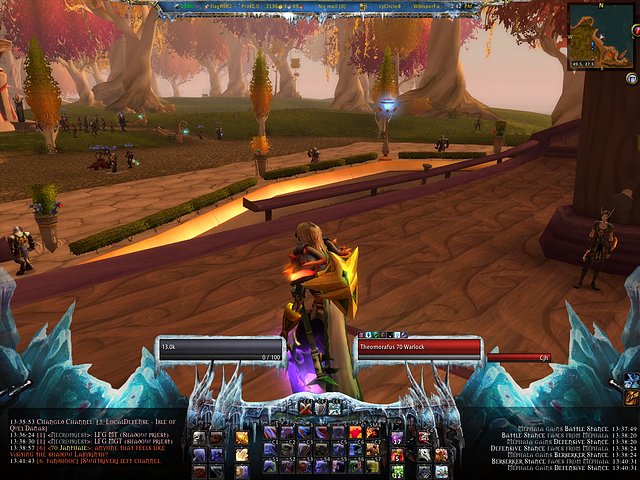This screenshot has width=640, height=480.
Task: Select the Theomorafus Warlock target frame
Action: [x=419, y=349]
